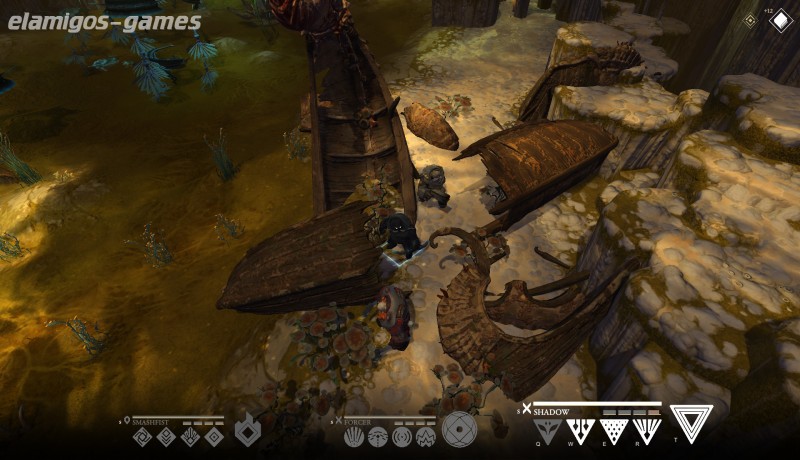
Task: Activate Smashfist's large flame ultimate icon
Action: pos(246,431)
